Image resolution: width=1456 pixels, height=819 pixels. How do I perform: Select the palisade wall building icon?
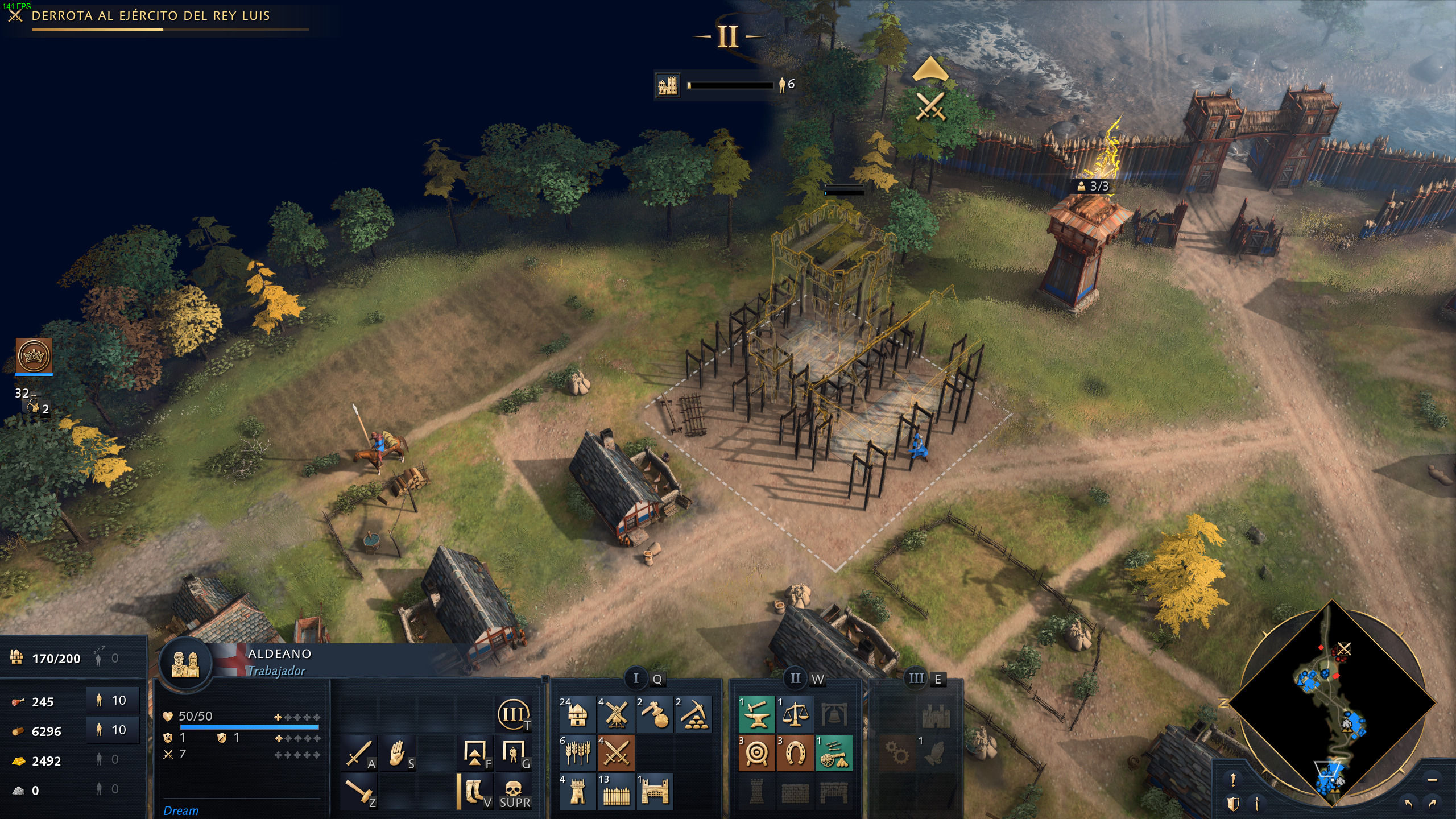point(616,792)
